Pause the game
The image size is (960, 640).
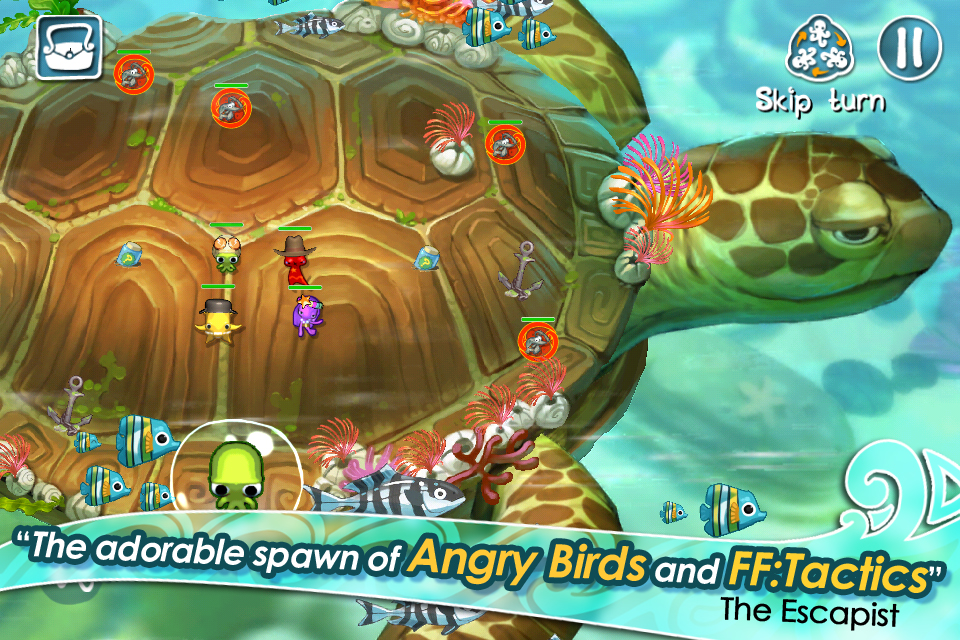(x=909, y=47)
